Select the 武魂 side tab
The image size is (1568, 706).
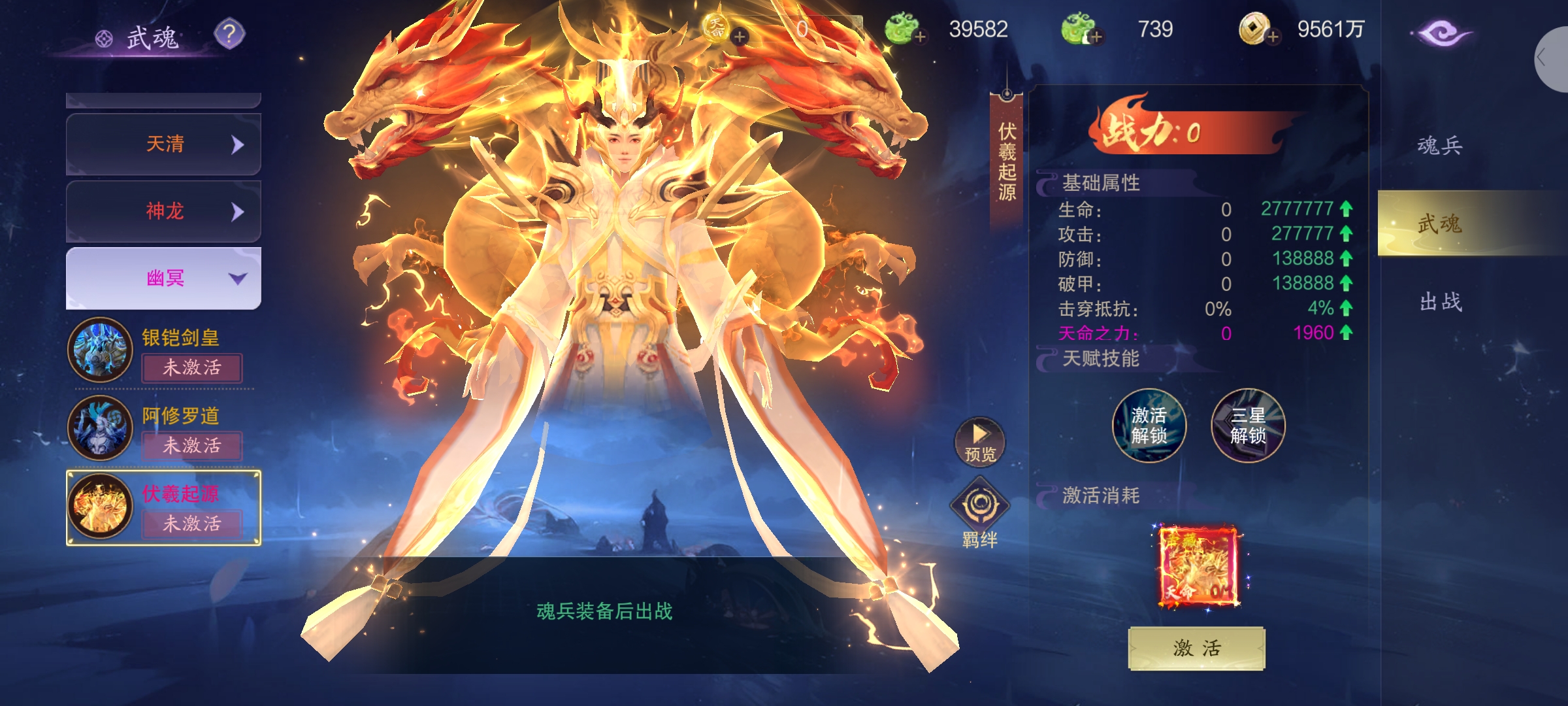(1439, 224)
